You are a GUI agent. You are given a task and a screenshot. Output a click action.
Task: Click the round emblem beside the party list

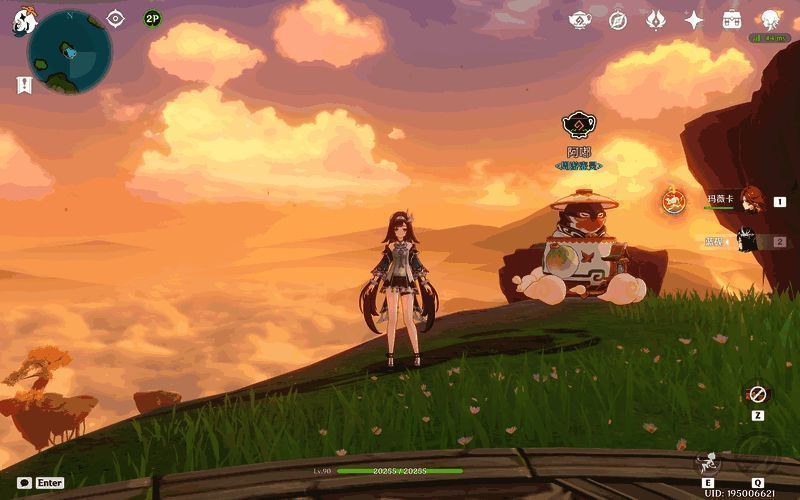[674, 201]
